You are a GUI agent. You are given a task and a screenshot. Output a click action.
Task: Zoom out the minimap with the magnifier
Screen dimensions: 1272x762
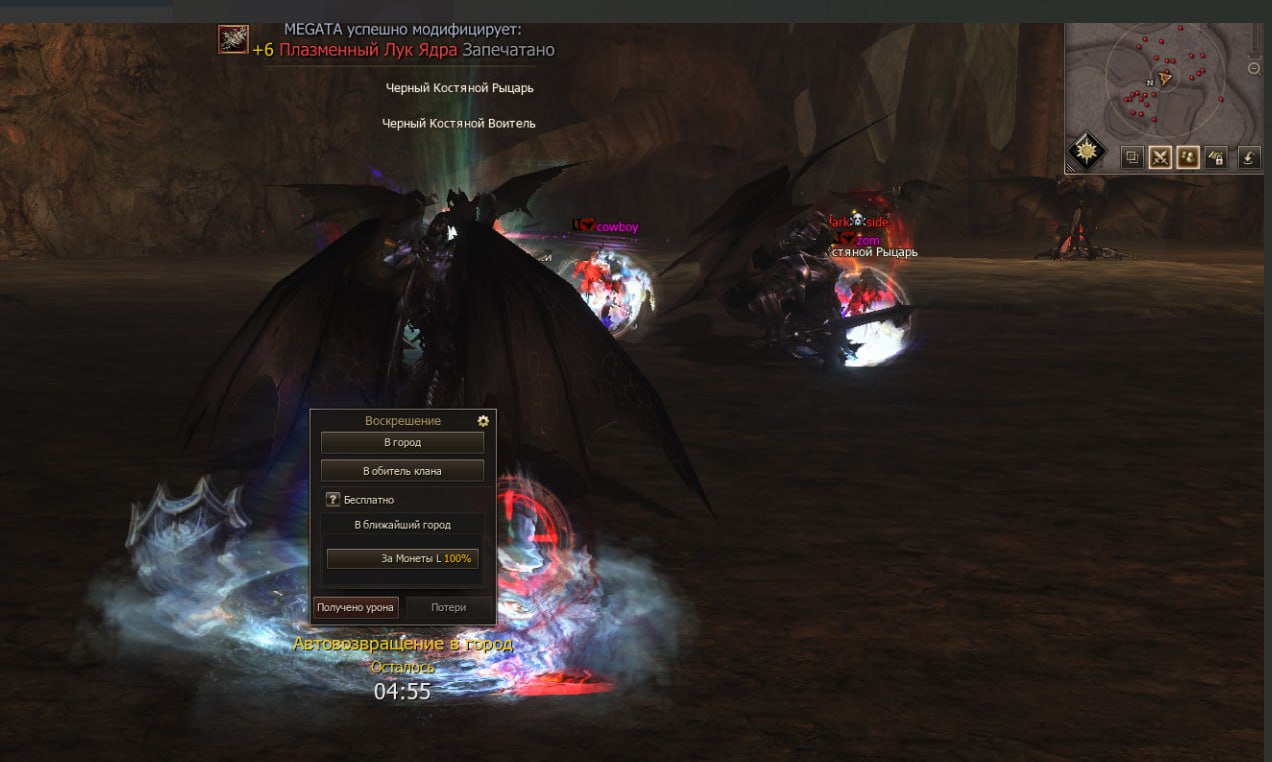point(1255,69)
